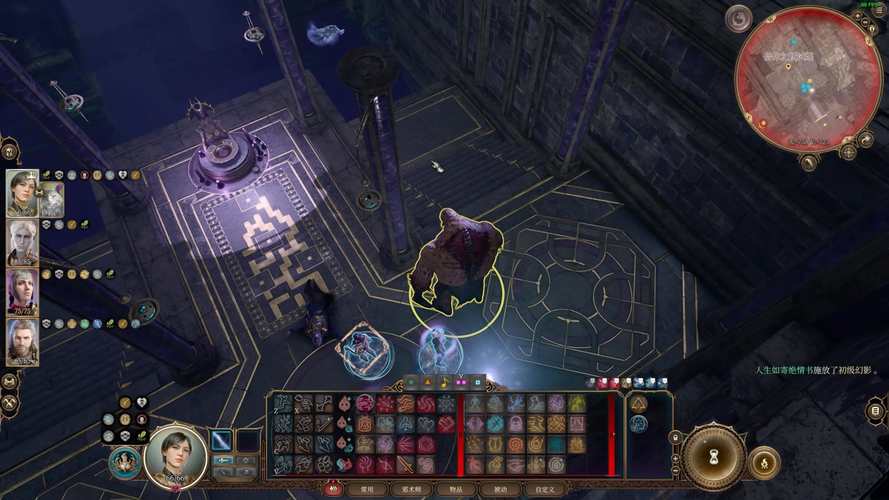
Task: Click the round button on the right screen edge
Action: [876, 410]
